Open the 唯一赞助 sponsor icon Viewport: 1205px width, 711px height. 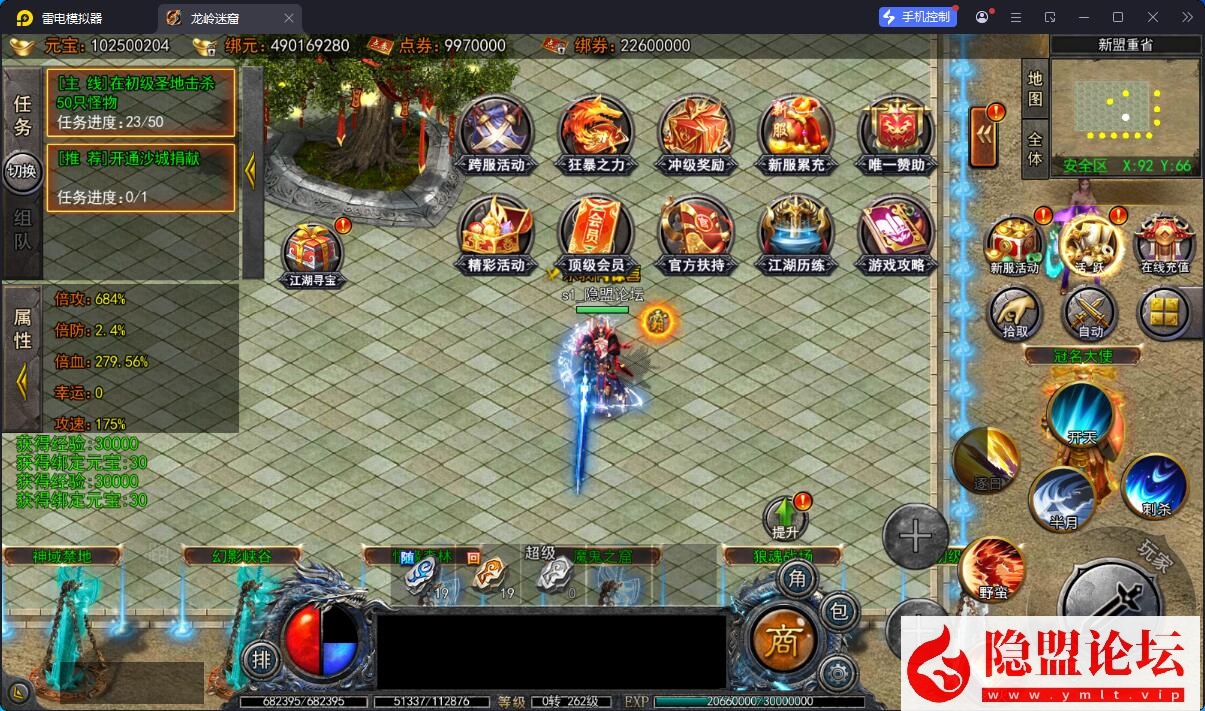[x=896, y=134]
